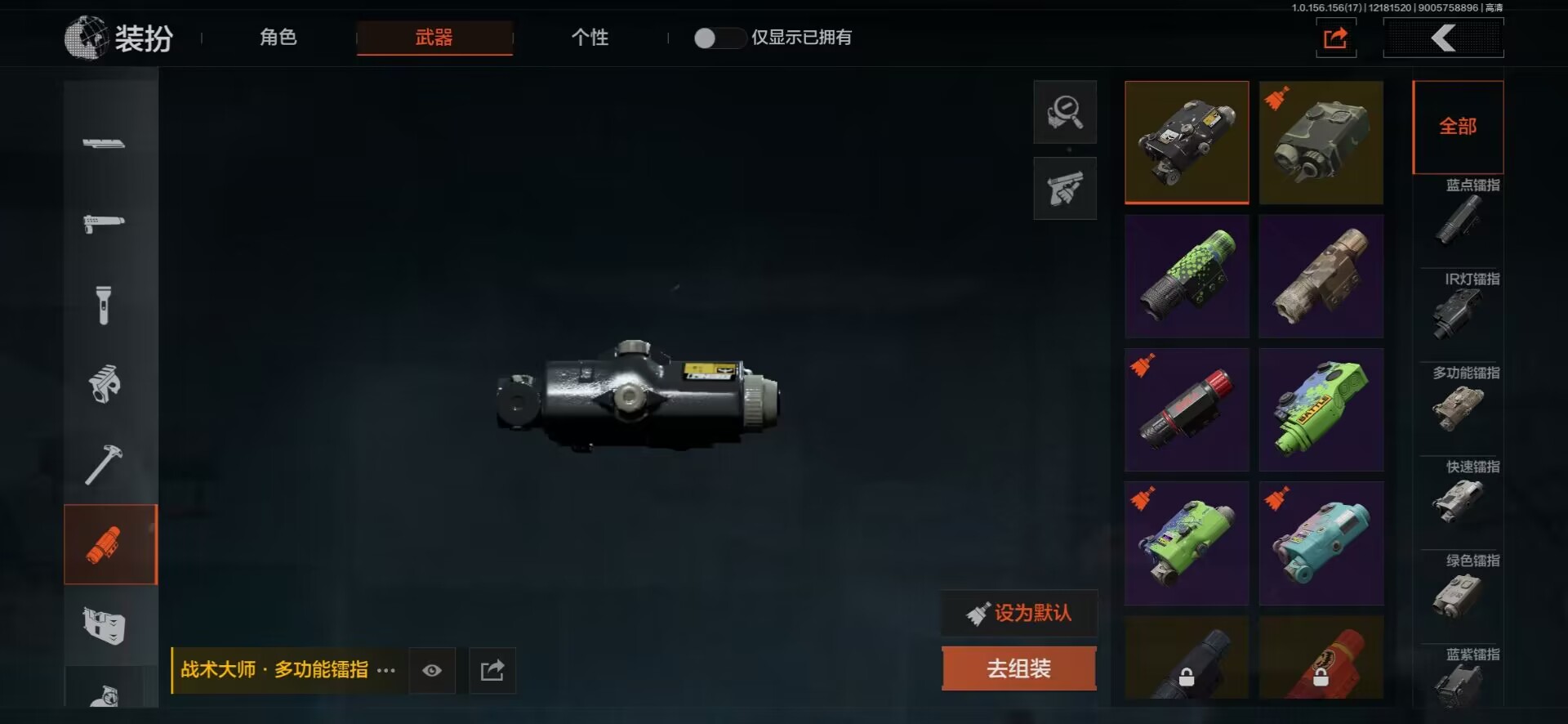The width and height of the screenshot is (1568, 724).
Task: Click the top-right share button
Action: [1335, 38]
